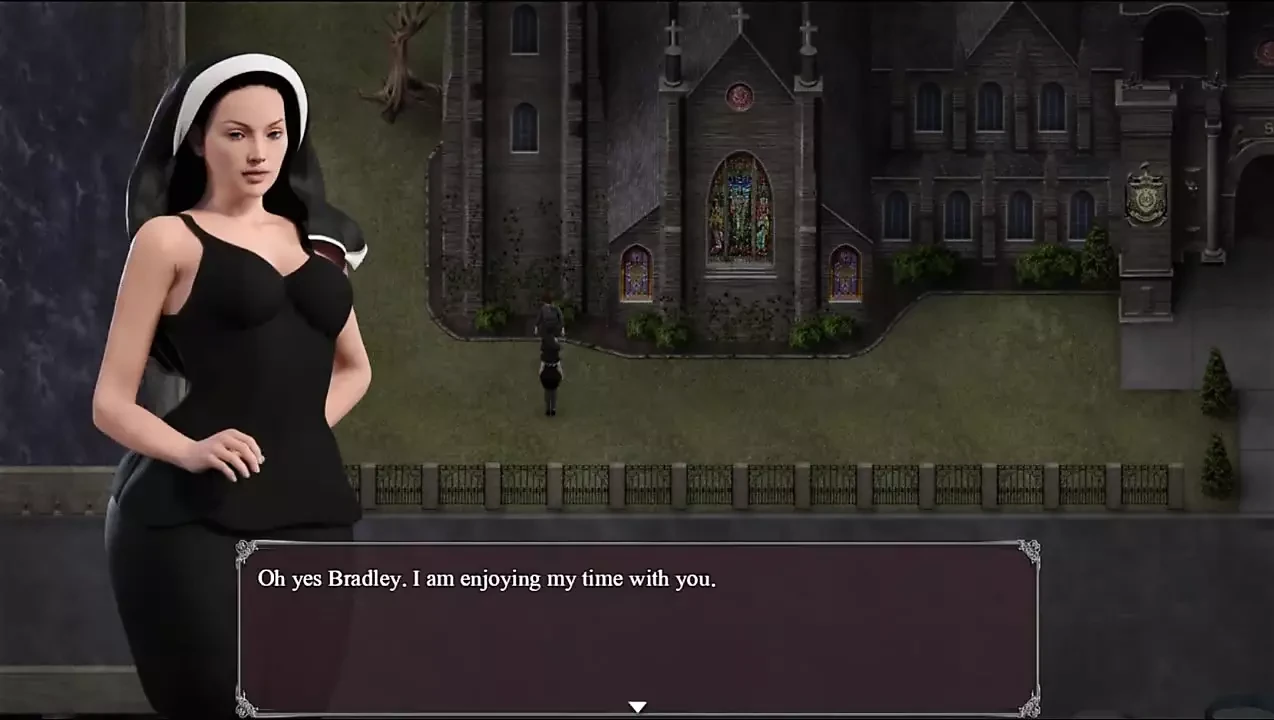This screenshot has width=1274, height=720.
Task: Advance dialogue with the white arrow indicator
Action: 637,707
